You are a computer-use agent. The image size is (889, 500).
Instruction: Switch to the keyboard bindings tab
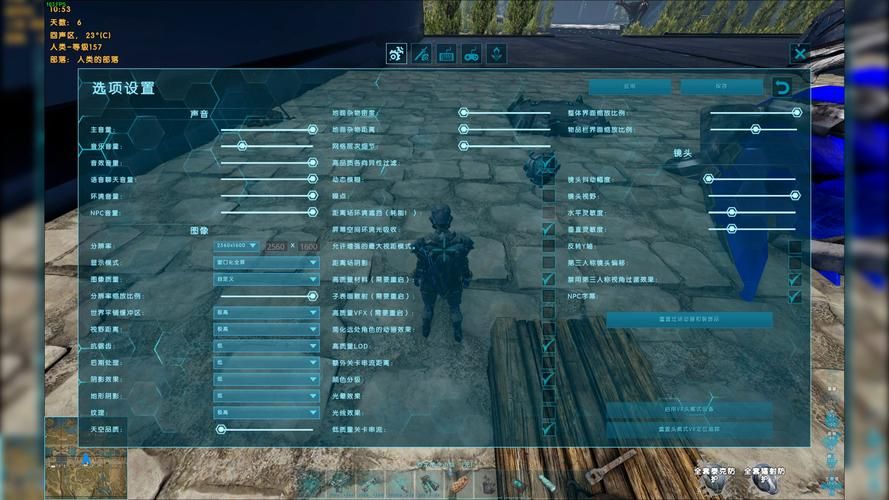[446, 54]
